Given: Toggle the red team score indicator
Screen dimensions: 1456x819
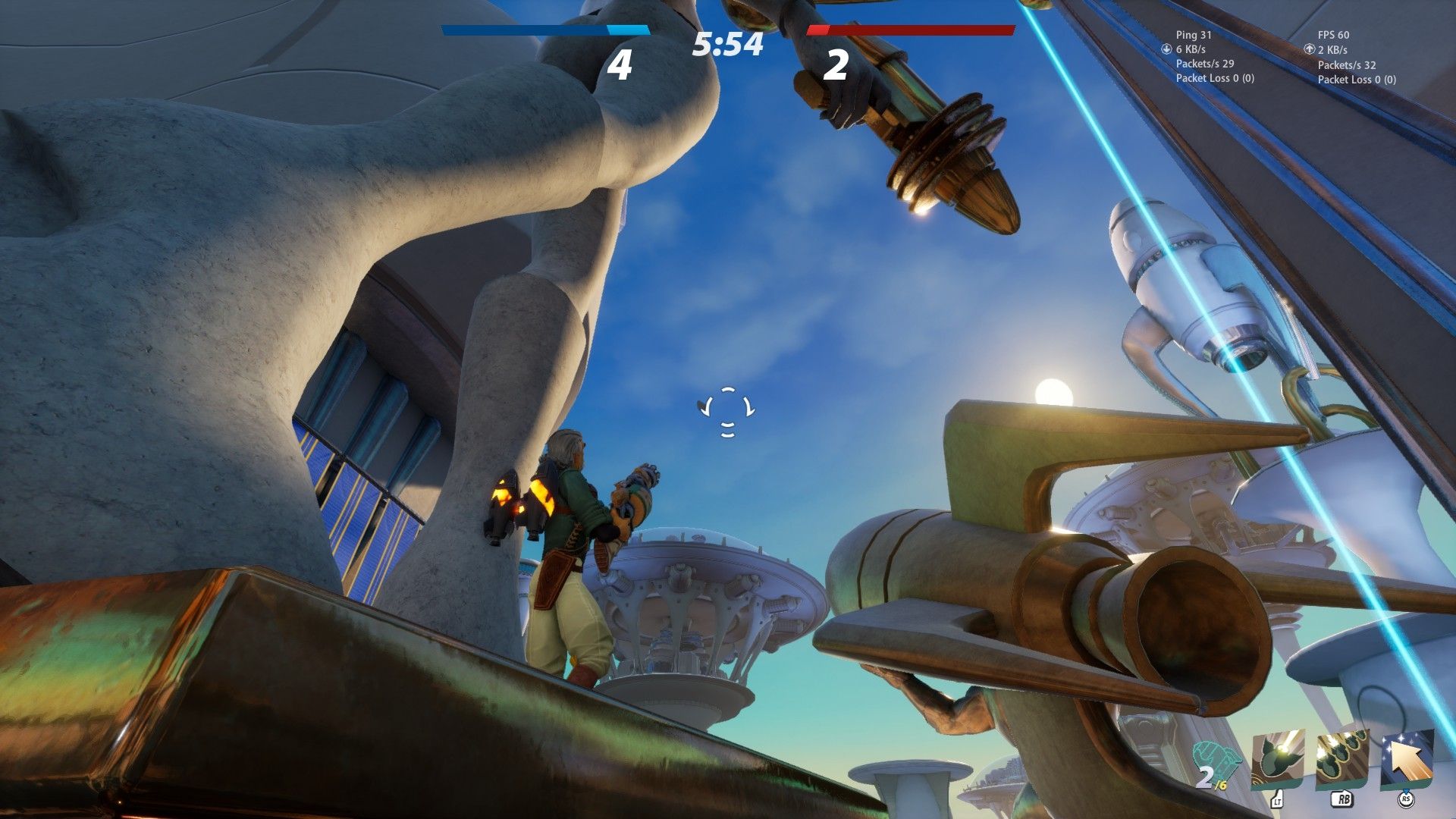Looking at the screenshot, I should (911, 30).
